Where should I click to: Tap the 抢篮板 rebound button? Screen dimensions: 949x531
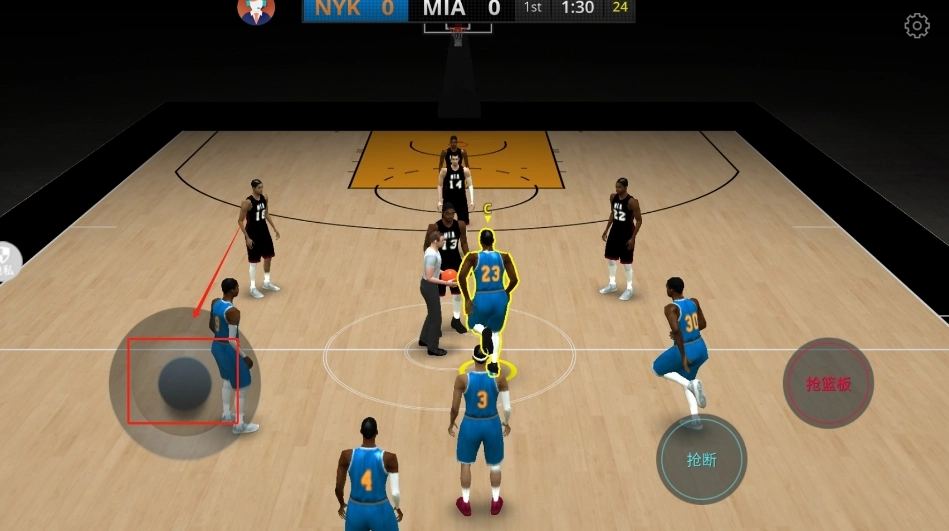[828, 384]
